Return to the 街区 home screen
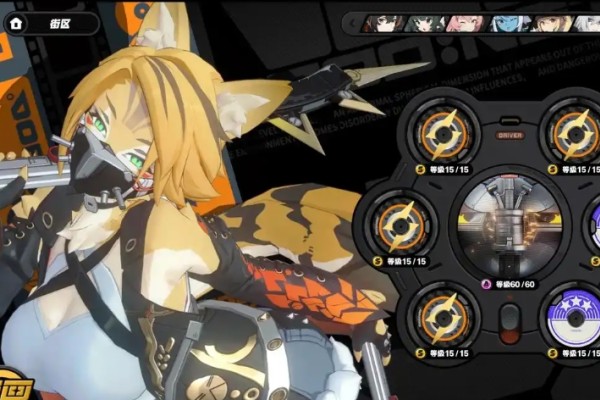The image size is (600, 400). [x=15, y=22]
